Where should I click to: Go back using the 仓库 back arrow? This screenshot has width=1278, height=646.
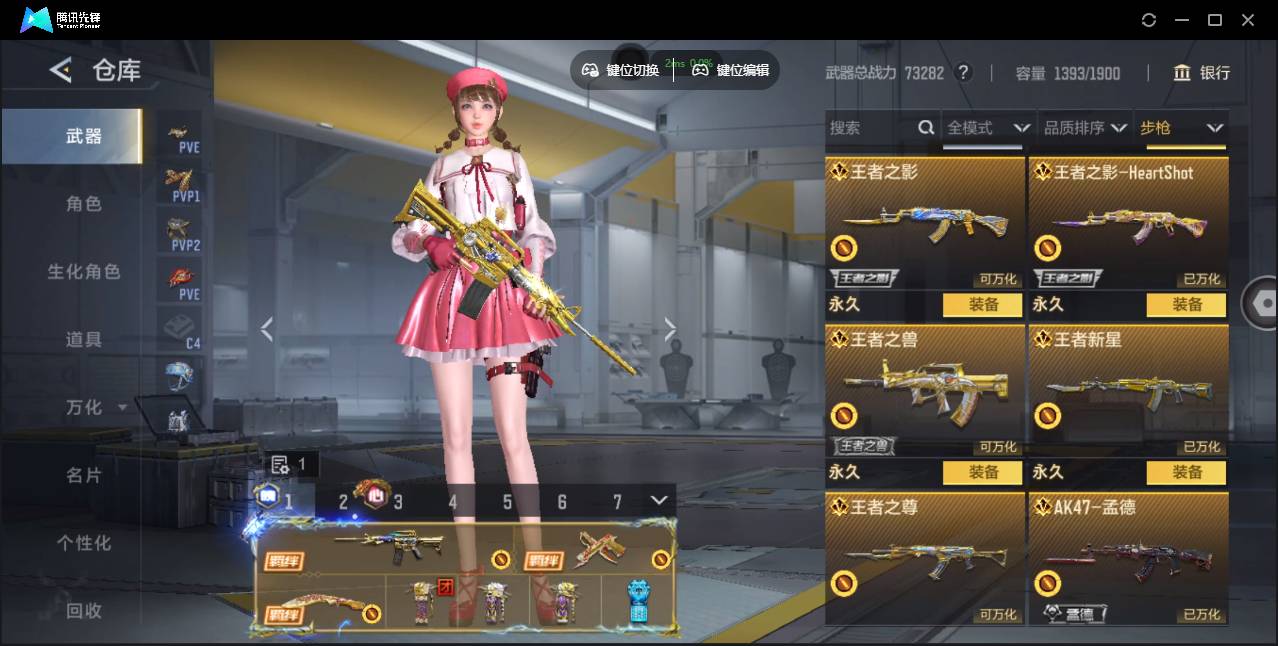61,70
